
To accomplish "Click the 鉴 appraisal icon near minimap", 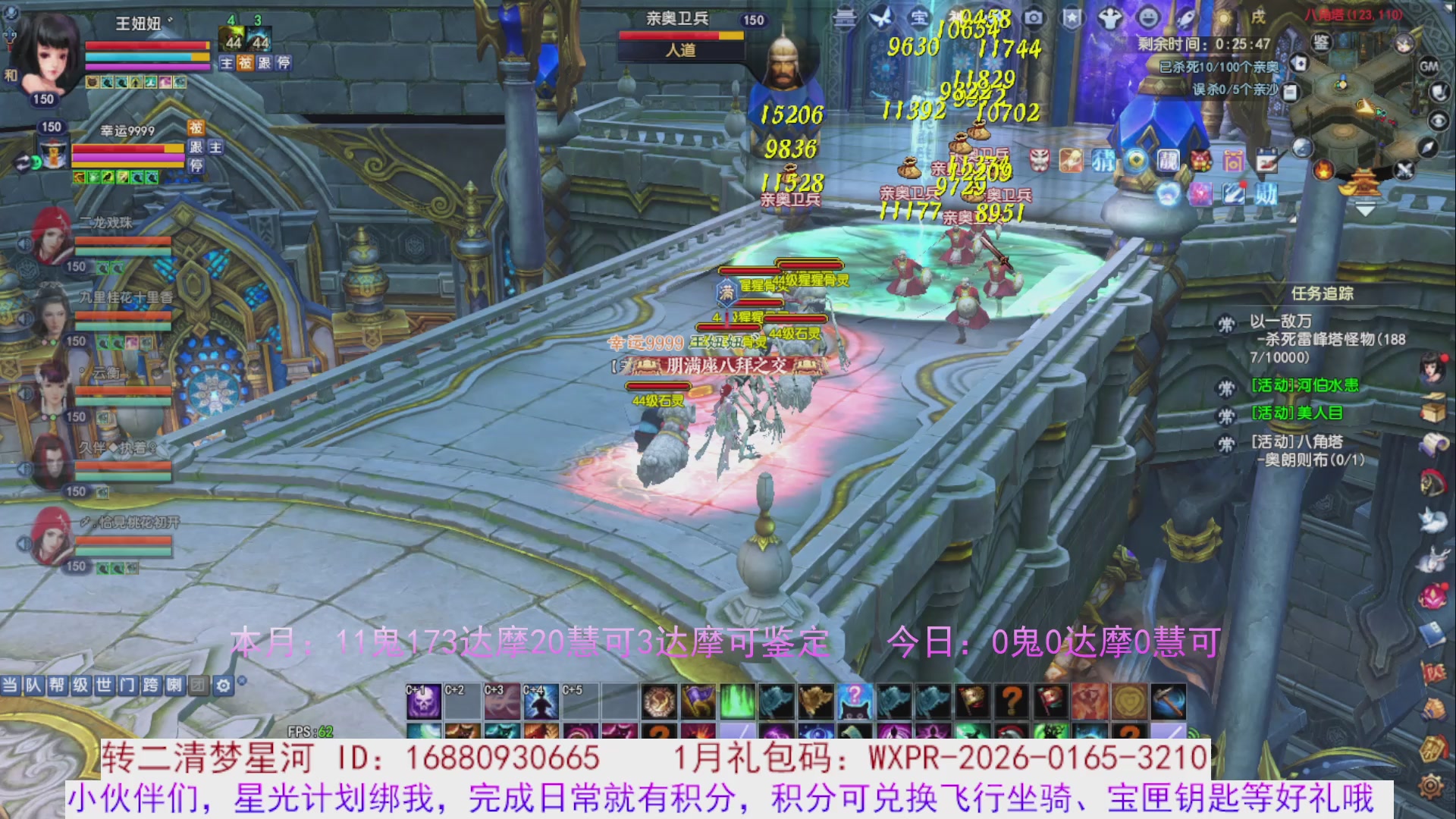I will coord(1319,43).
